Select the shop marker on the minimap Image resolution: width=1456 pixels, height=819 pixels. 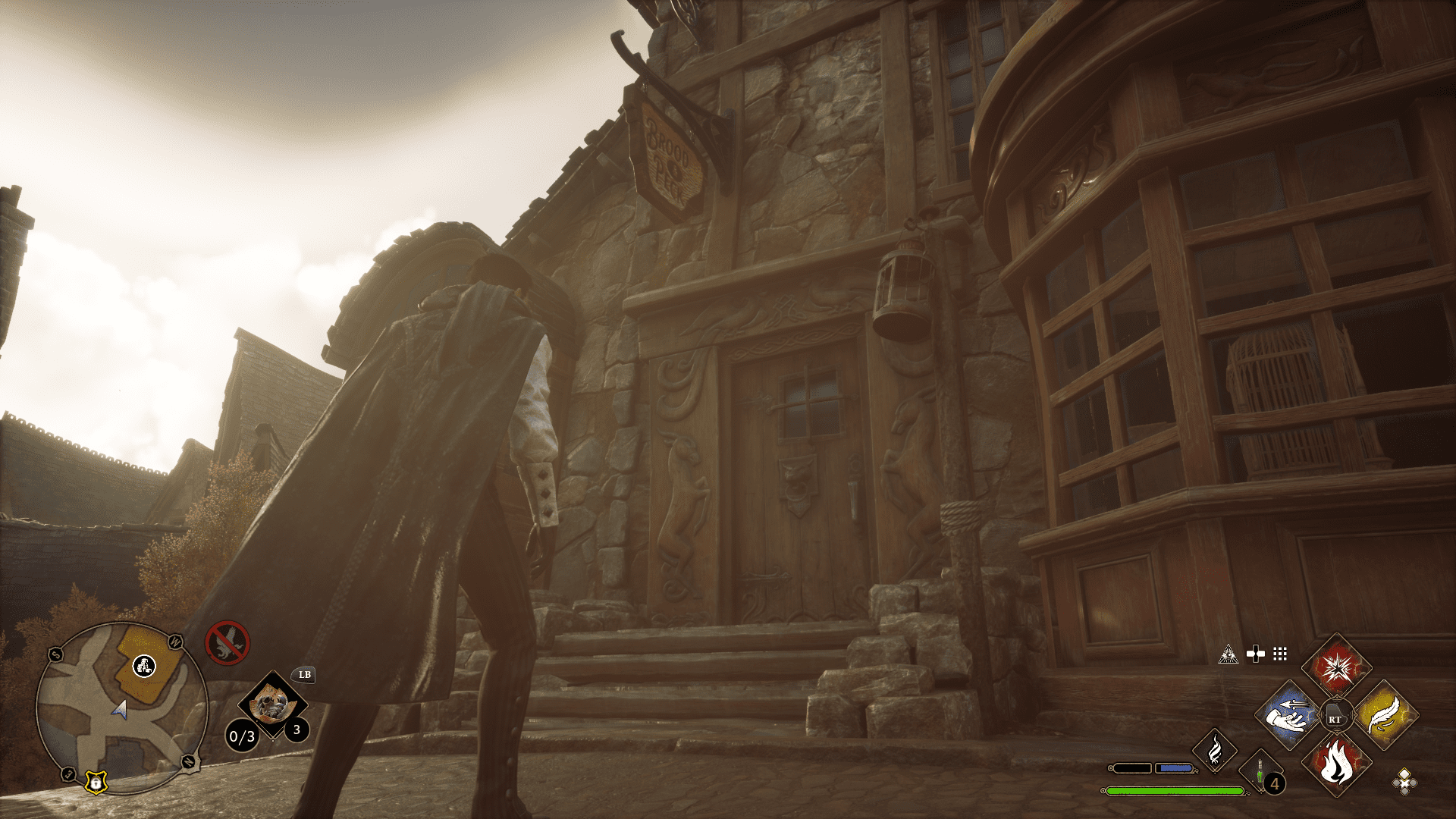click(x=144, y=666)
